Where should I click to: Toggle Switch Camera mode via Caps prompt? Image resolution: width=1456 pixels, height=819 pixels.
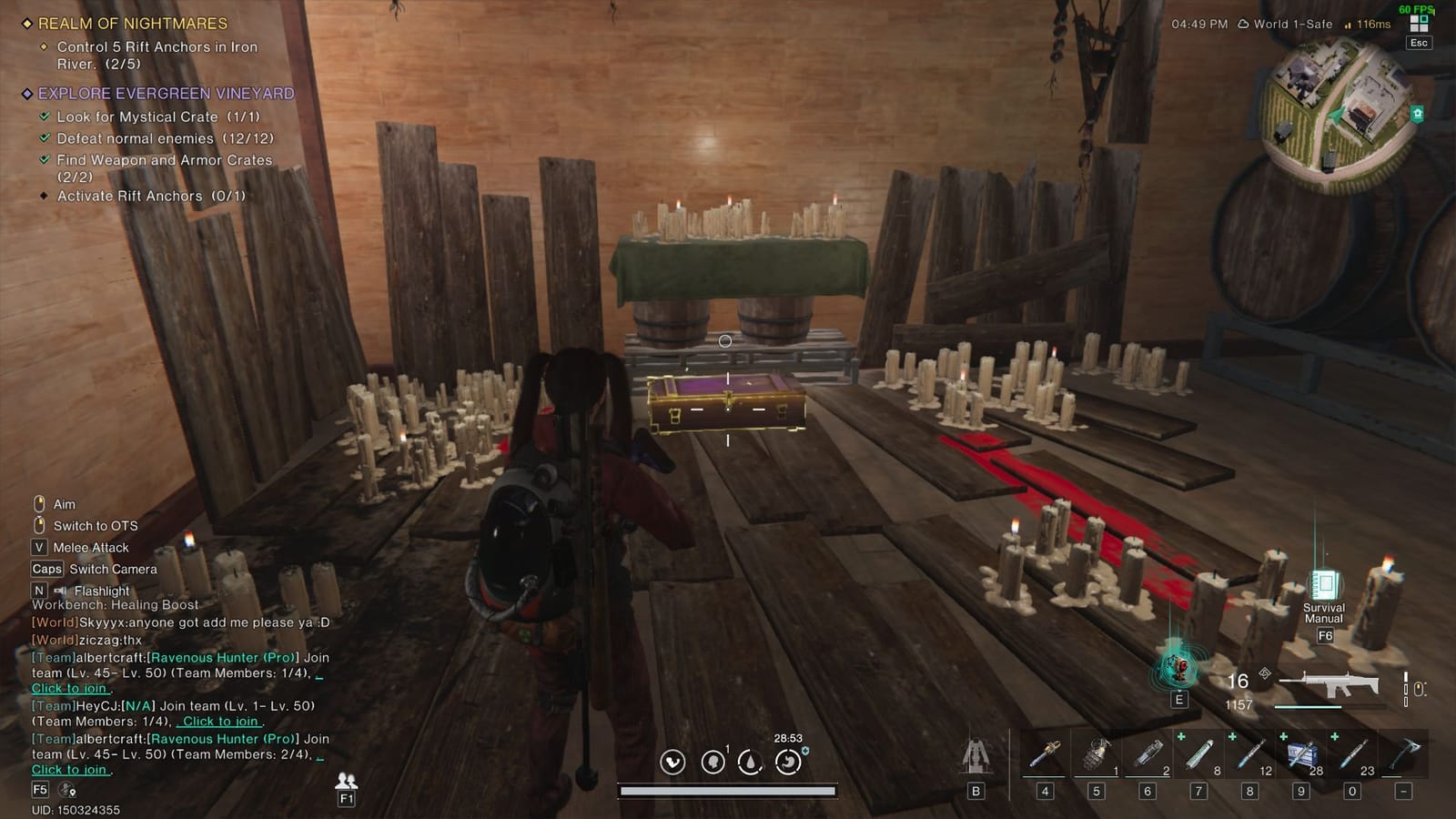pyautogui.click(x=45, y=569)
